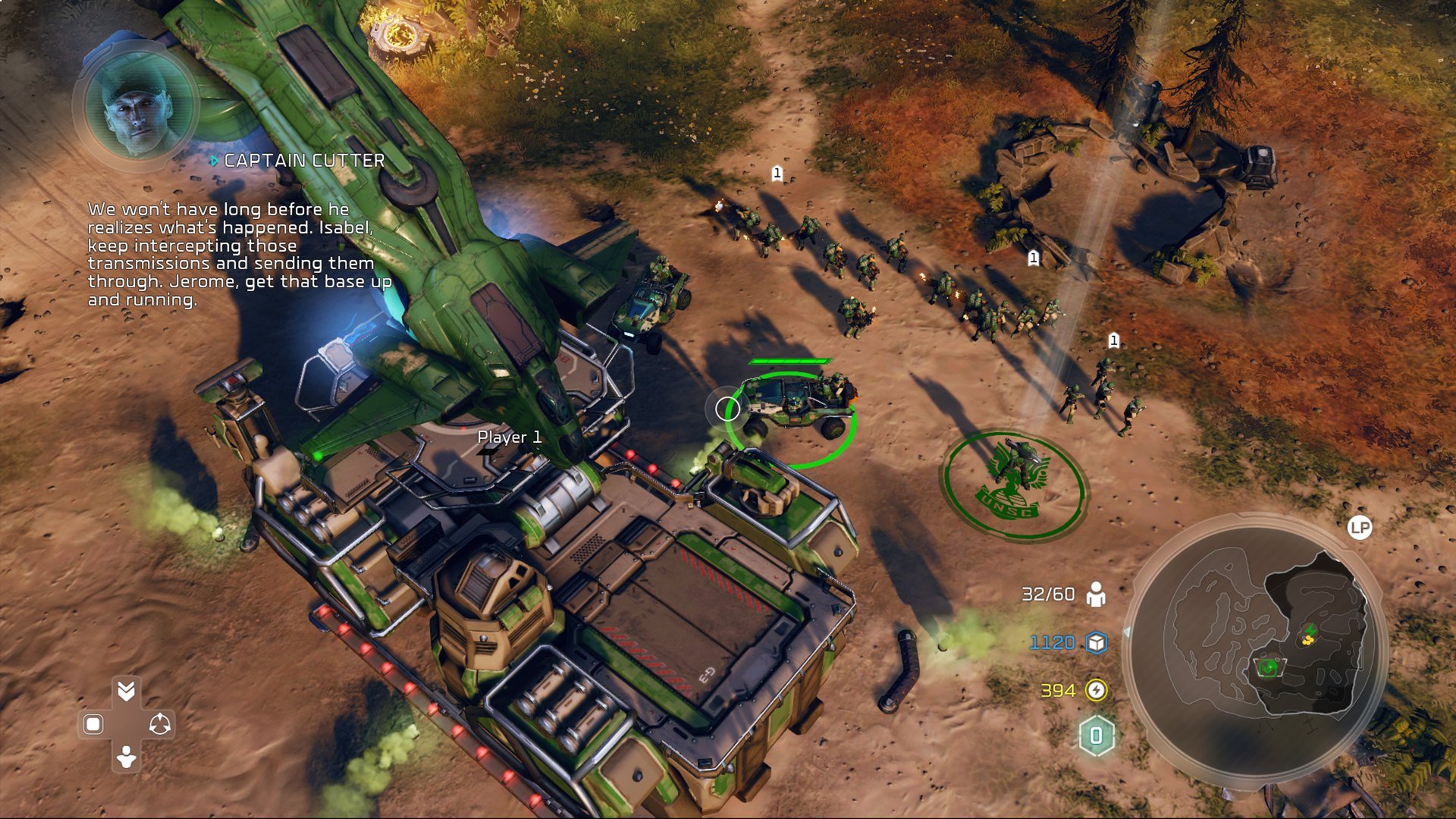Click the small triangle beside CAPTAIN CUTTER's name
Screen dimensions: 1456x819
coord(215,160)
